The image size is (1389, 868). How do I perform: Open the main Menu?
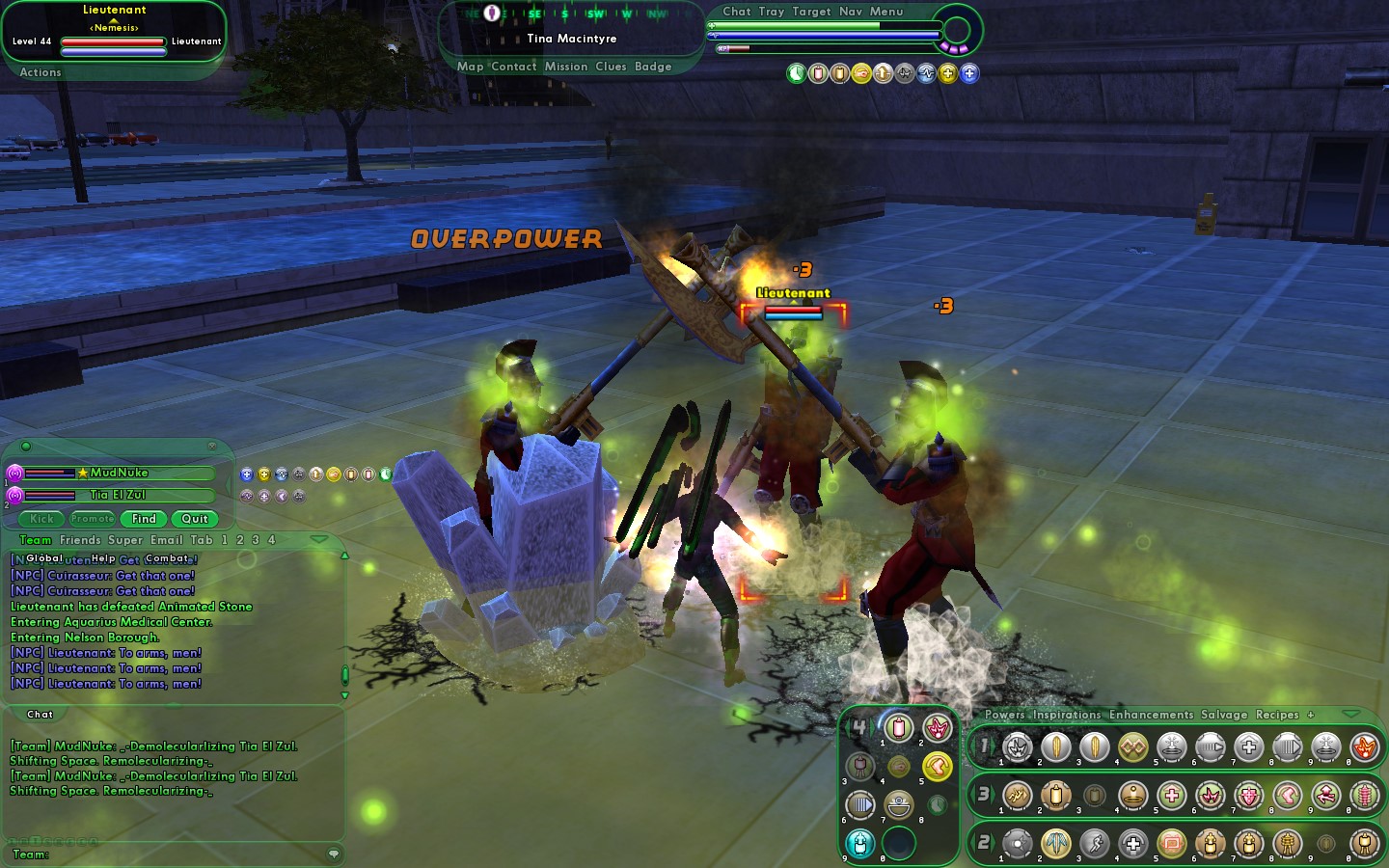(x=886, y=12)
